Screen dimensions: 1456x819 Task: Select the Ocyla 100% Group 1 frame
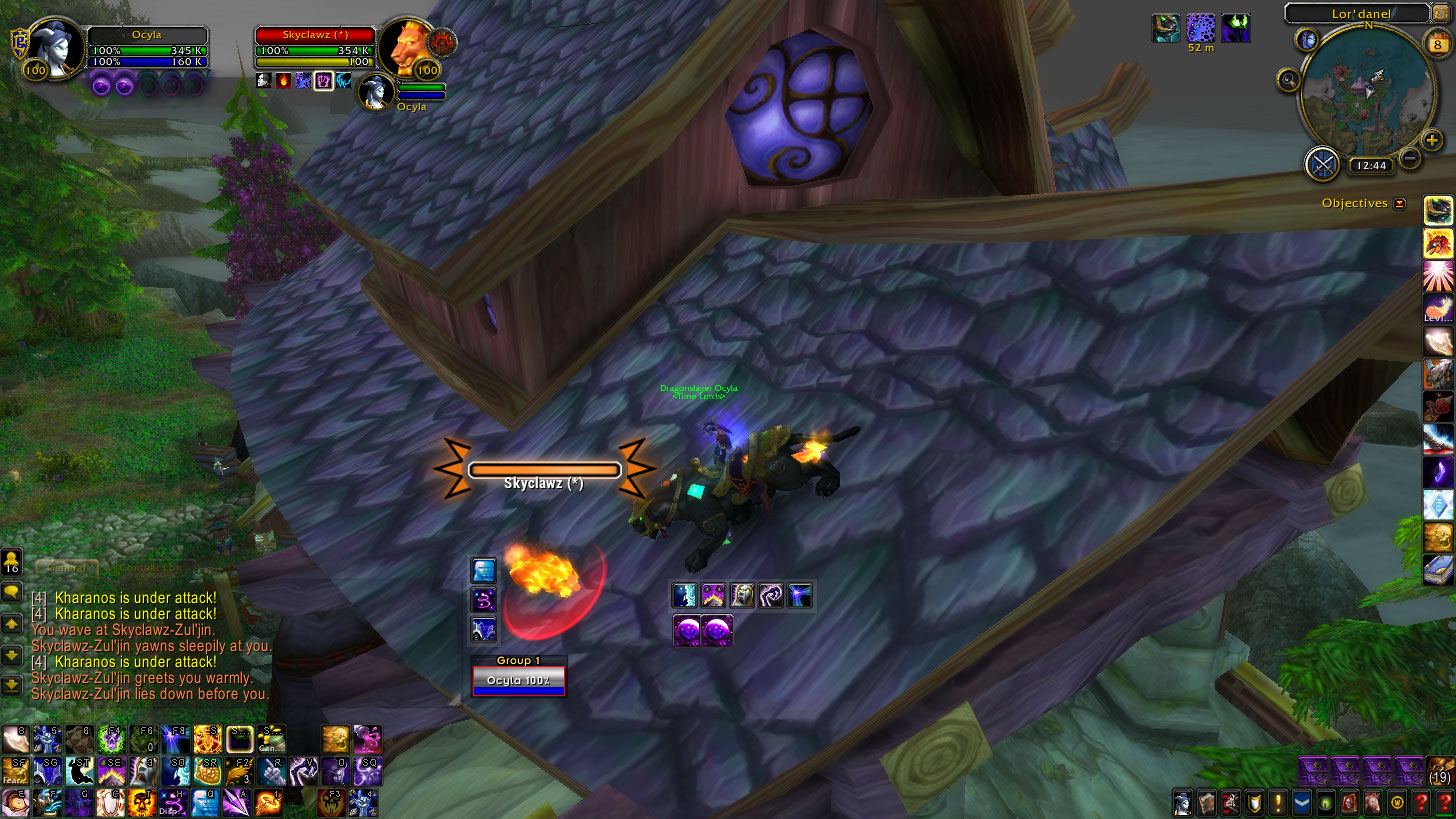[x=519, y=680]
